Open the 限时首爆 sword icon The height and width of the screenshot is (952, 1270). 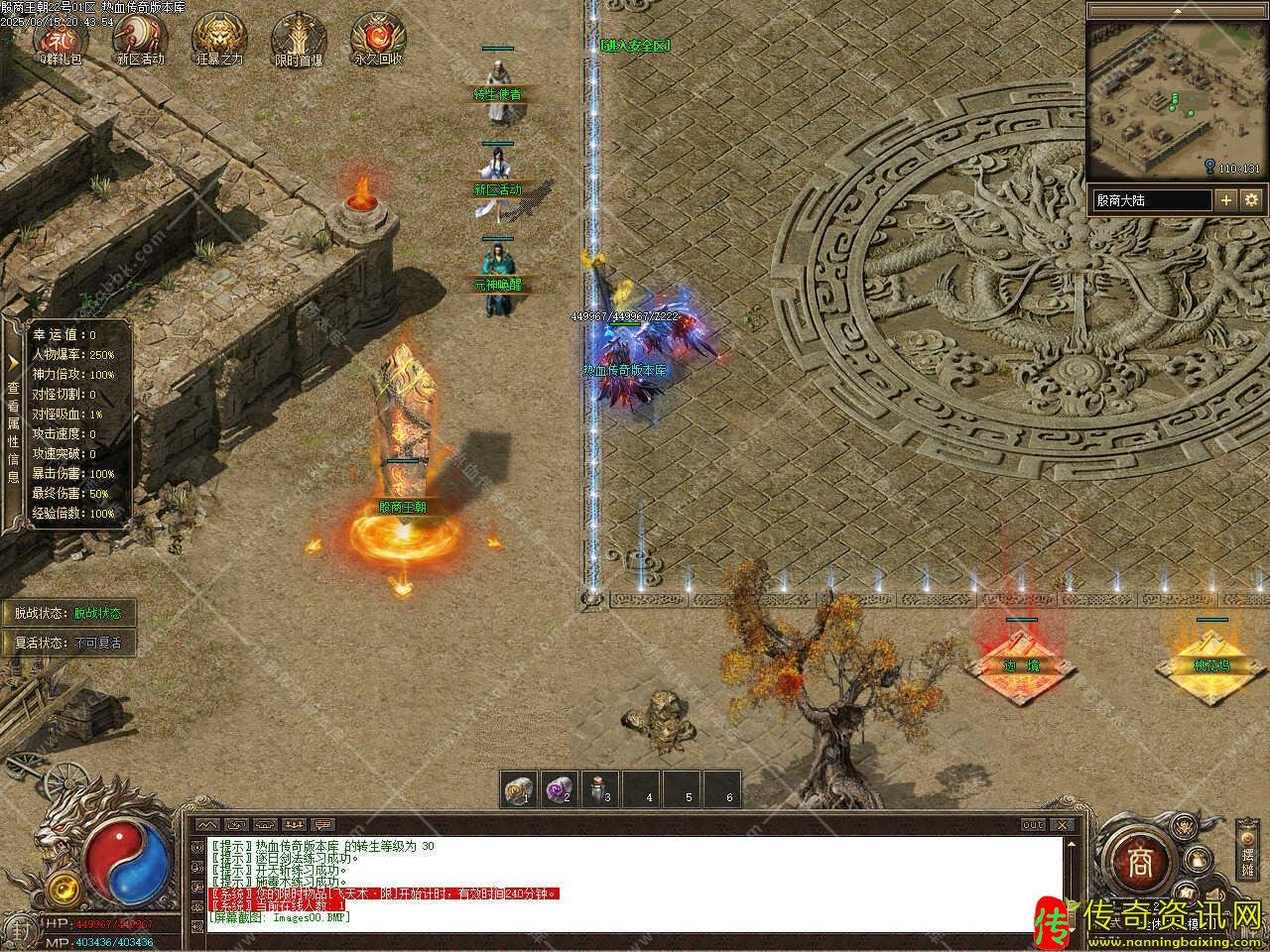coord(299,38)
